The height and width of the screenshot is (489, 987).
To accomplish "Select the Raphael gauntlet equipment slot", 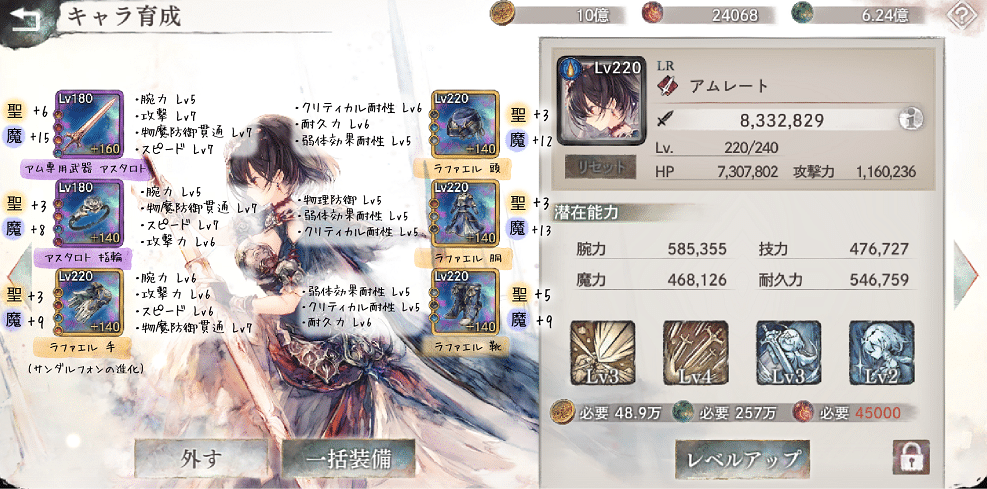I will [90, 302].
